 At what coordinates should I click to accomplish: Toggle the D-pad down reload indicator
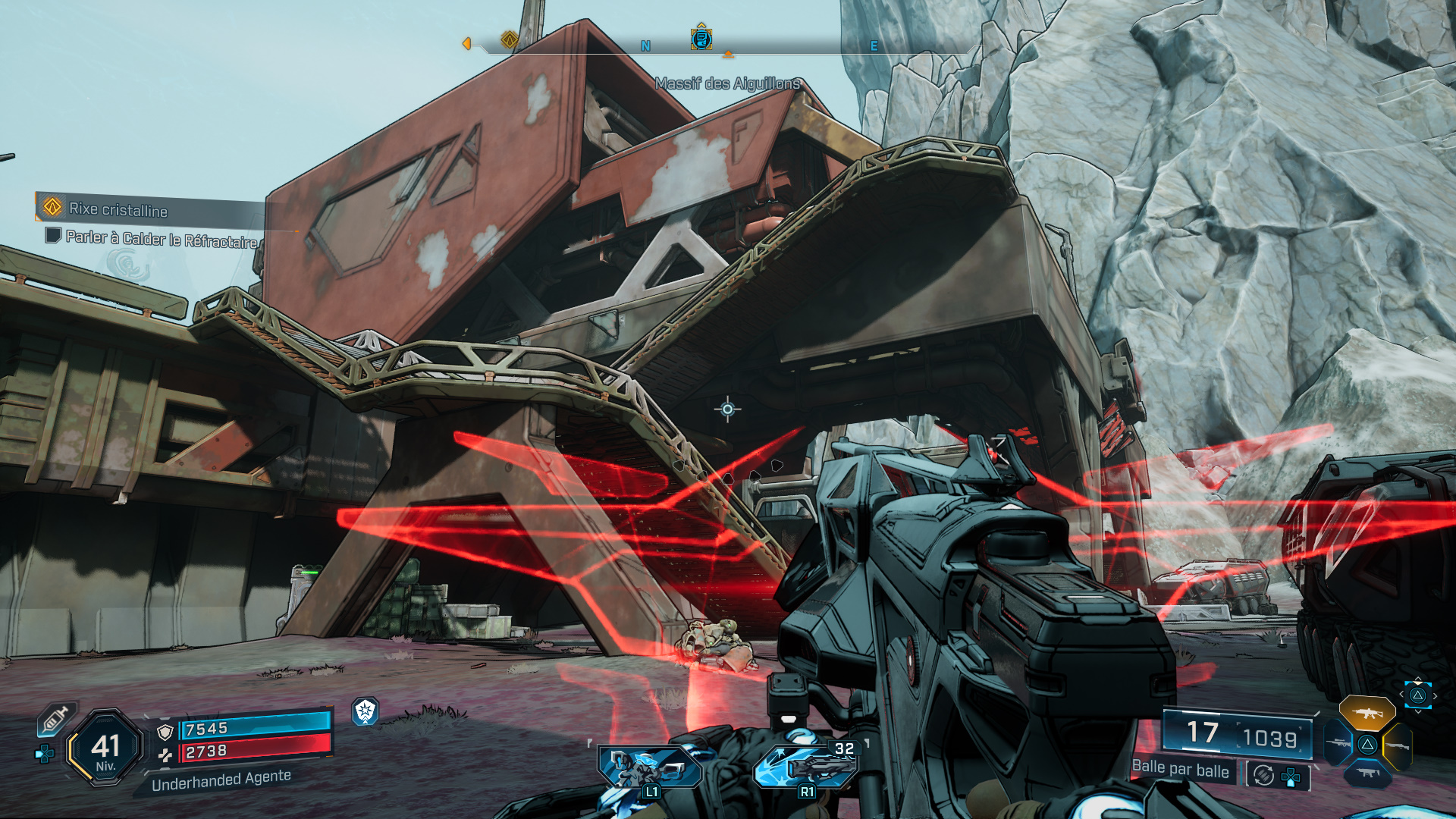coord(1291,777)
